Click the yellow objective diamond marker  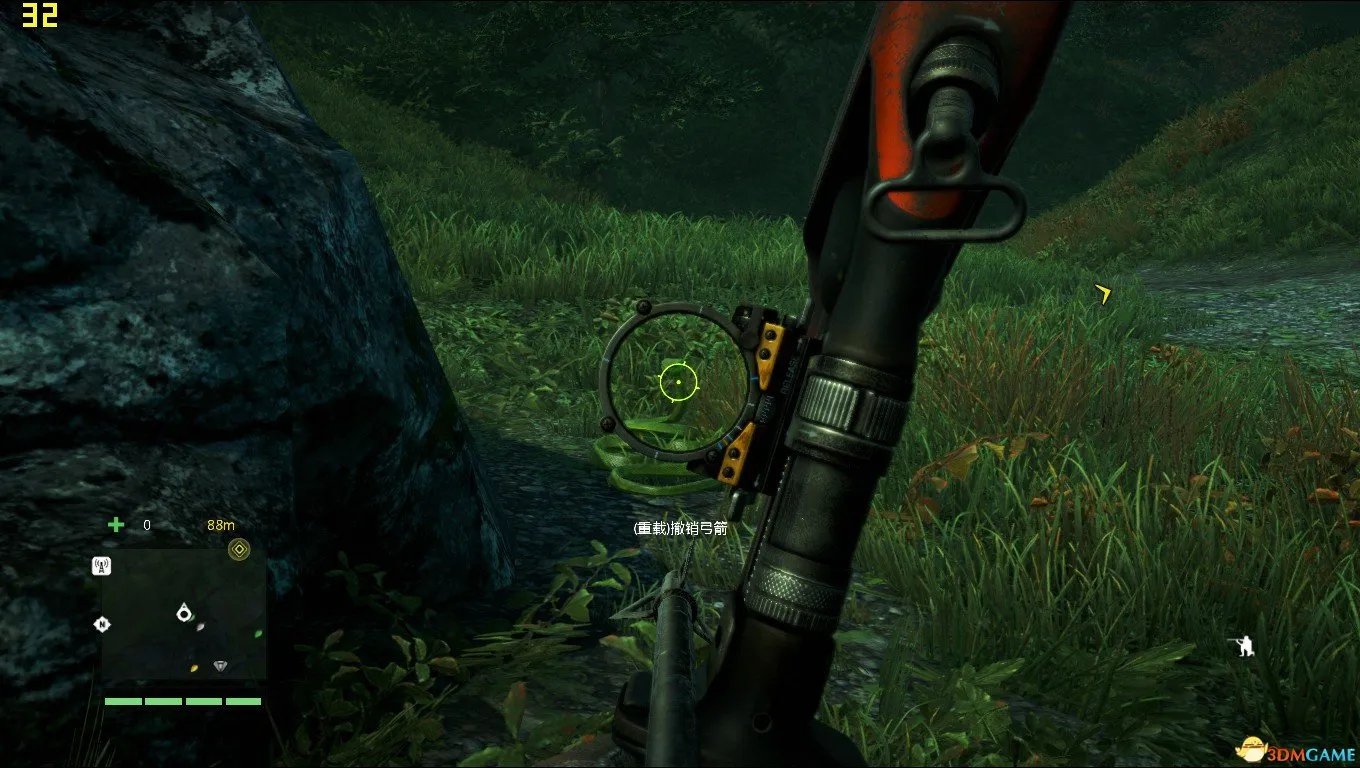point(238,548)
